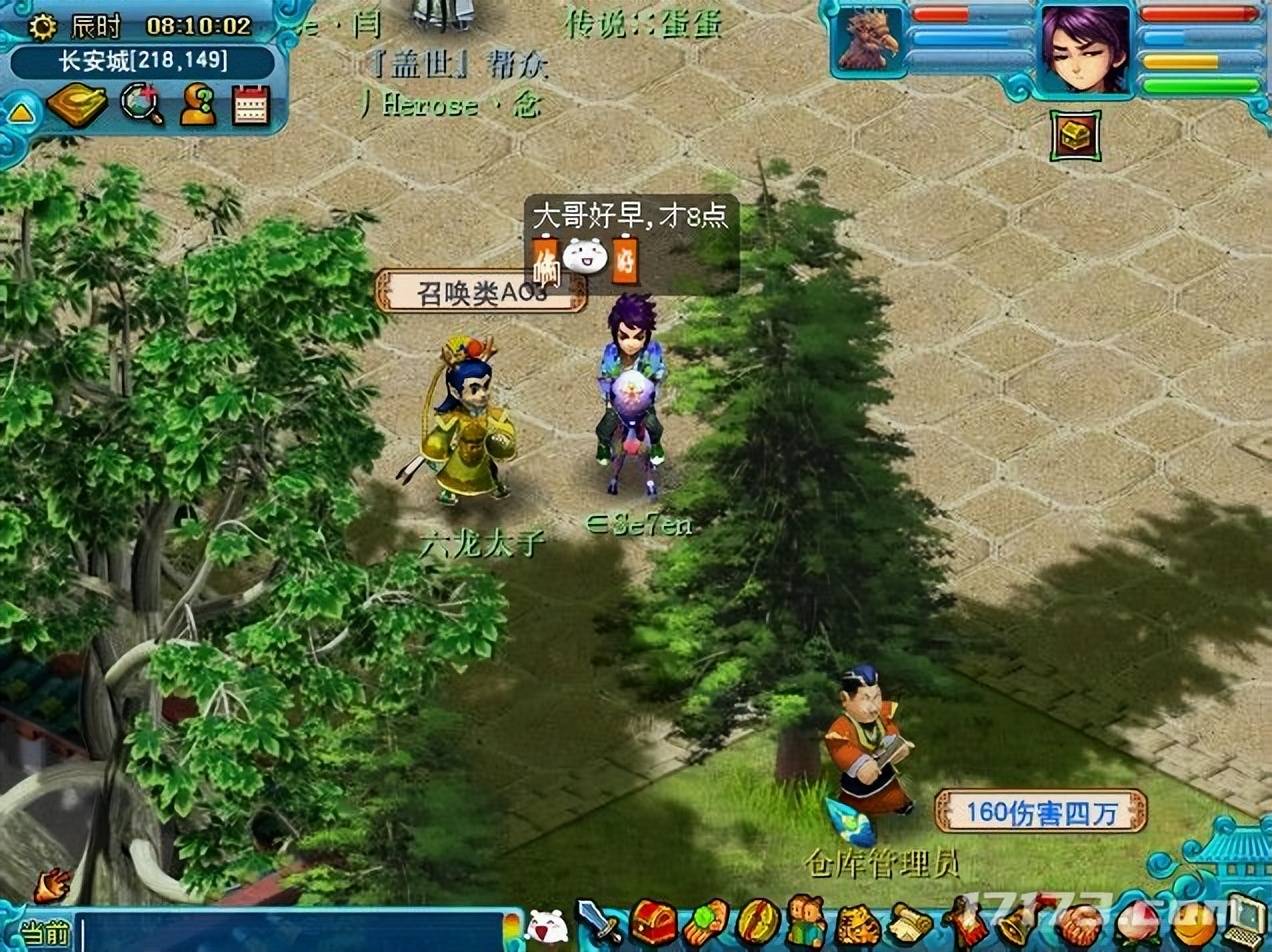The image size is (1272, 952).
Task: Click the 当前 chat channel button
Action: tap(44, 934)
